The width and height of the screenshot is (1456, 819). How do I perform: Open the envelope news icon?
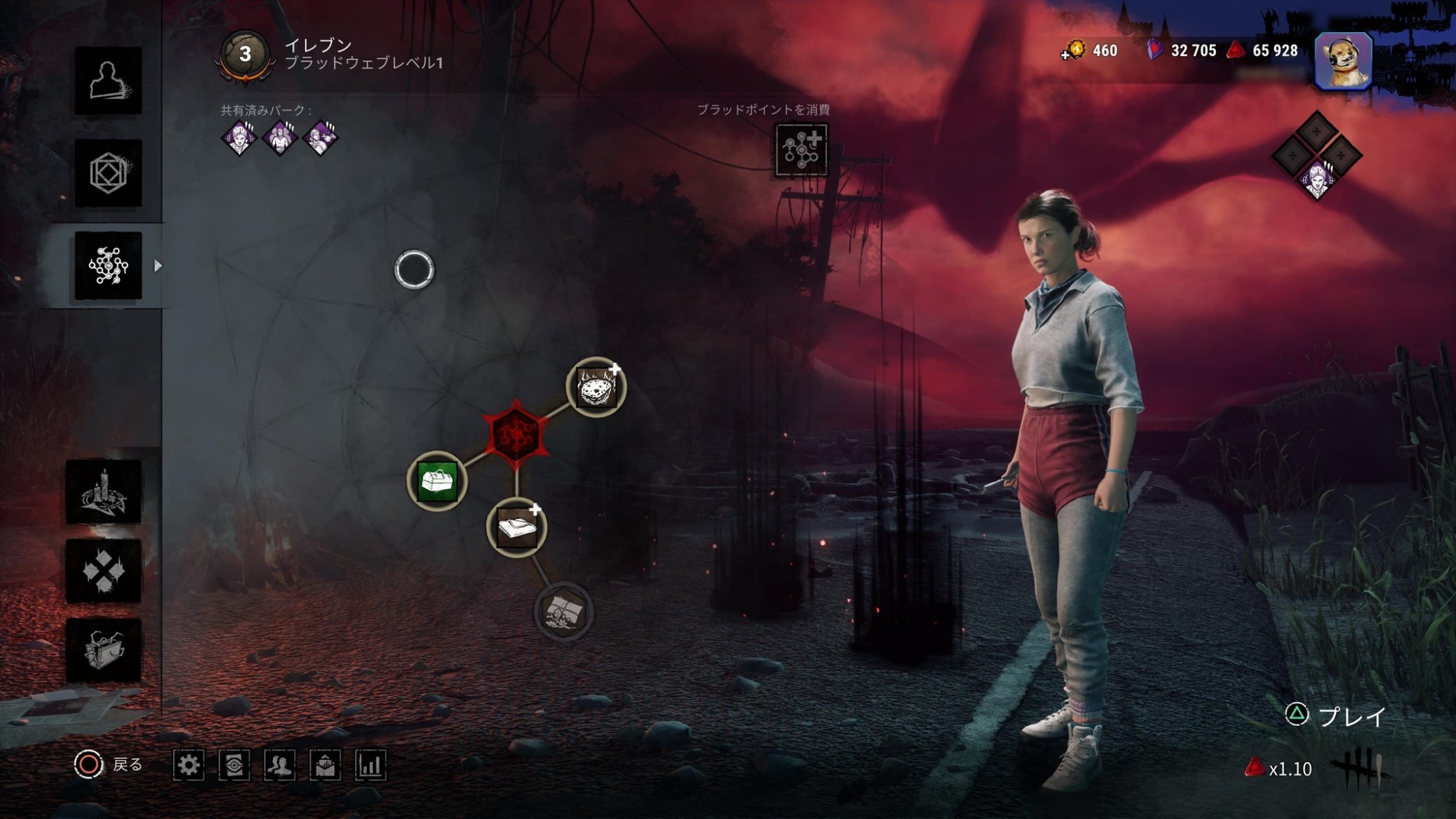click(x=325, y=765)
